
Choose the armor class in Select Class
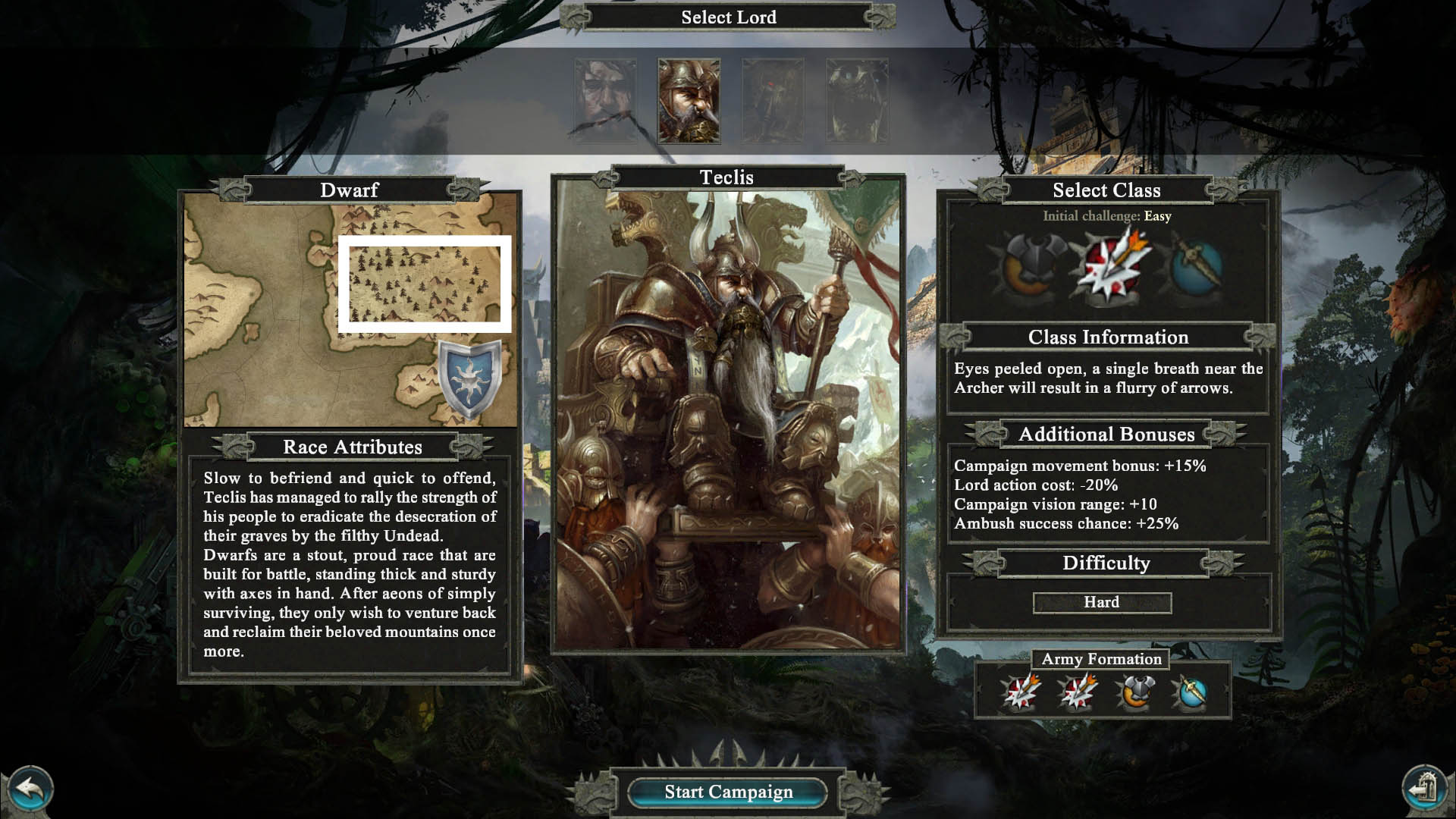(x=1034, y=268)
